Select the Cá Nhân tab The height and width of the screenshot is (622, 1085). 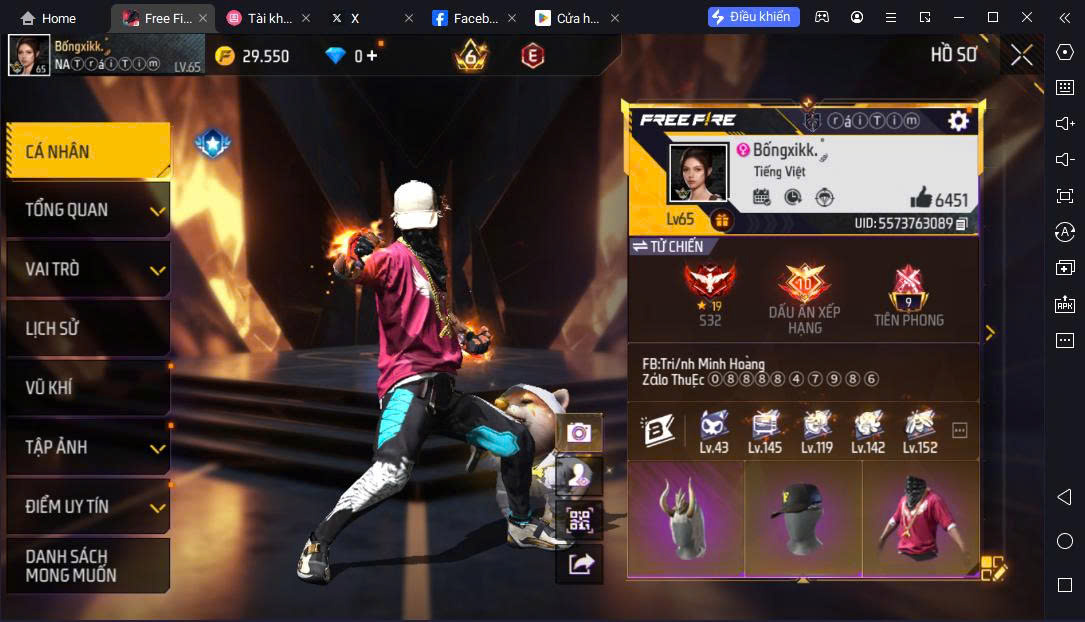[88, 152]
